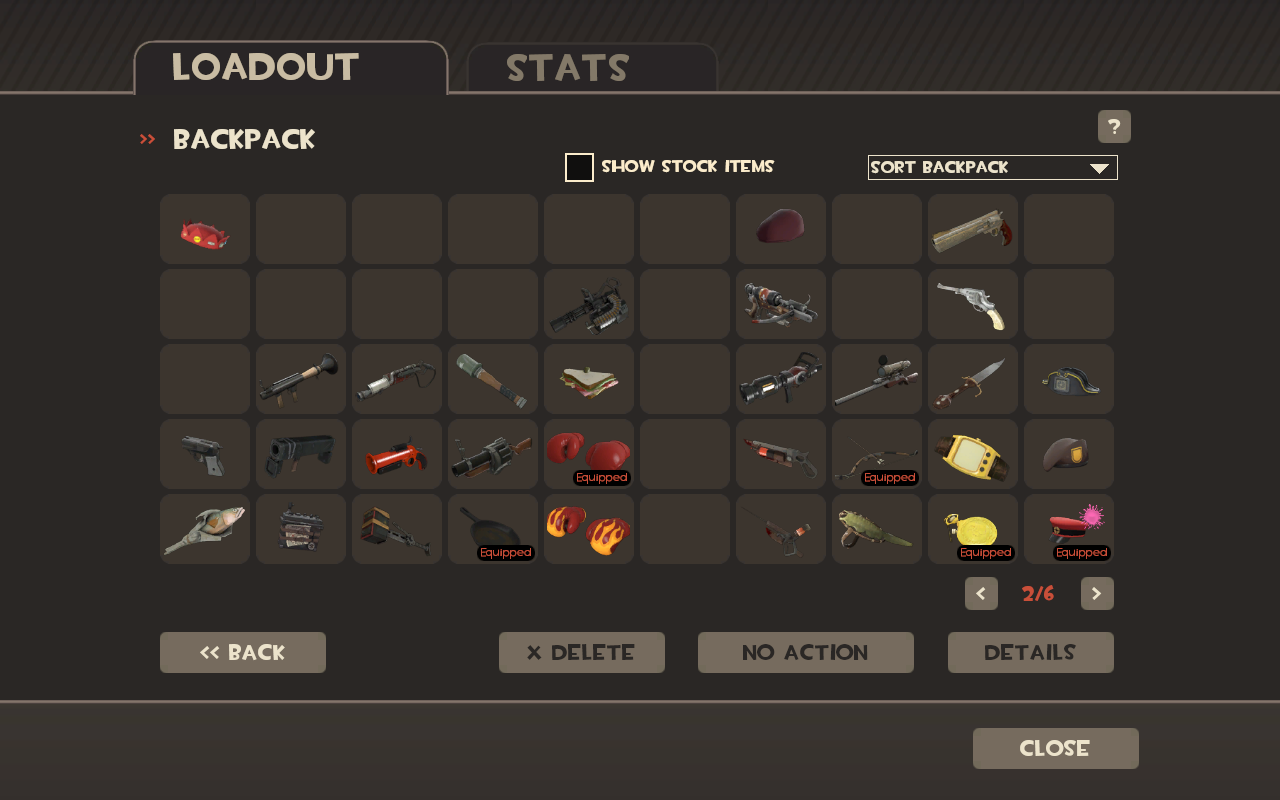The height and width of the screenshot is (800, 1280).
Task: Select the equipped Frying Pan
Action: (492, 528)
